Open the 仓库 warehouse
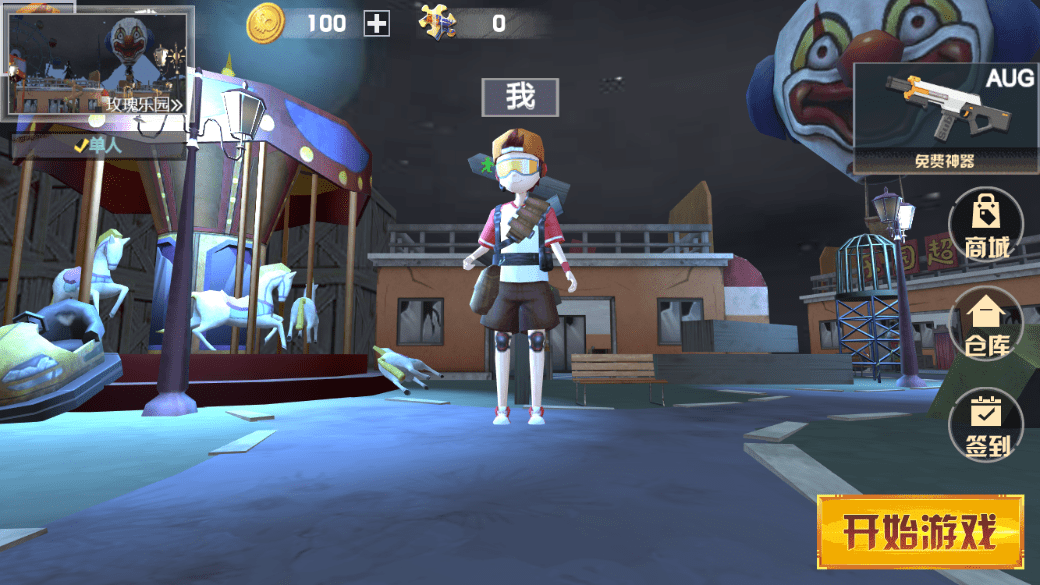Image resolution: width=1040 pixels, height=585 pixels. click(x=986, y=324)
